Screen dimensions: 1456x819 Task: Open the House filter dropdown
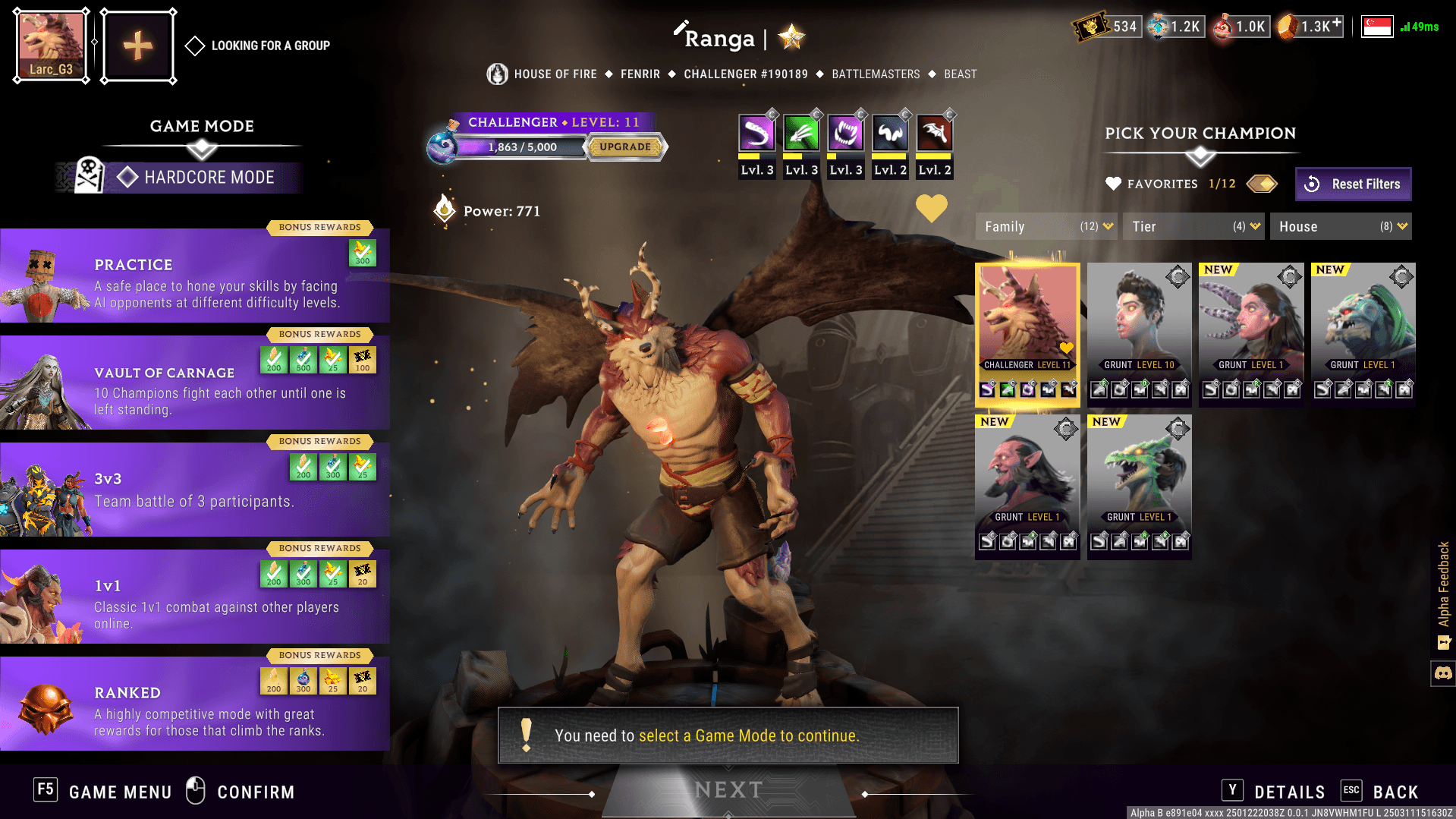pyautogui.click(x=1341, y=227)
